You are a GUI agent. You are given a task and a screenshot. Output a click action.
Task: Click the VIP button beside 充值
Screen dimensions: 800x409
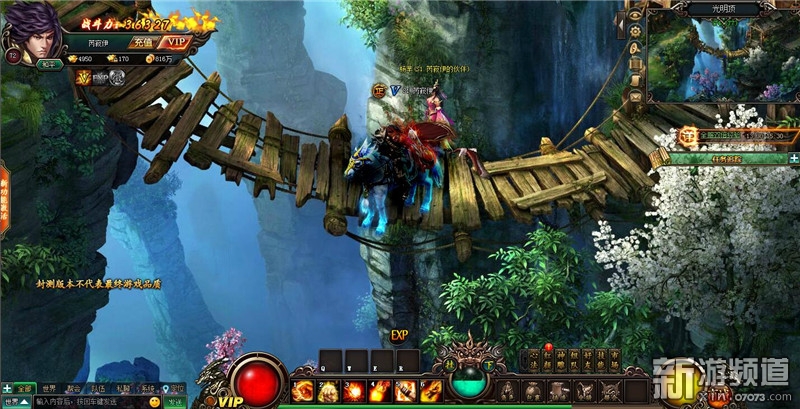click(176, 42)
